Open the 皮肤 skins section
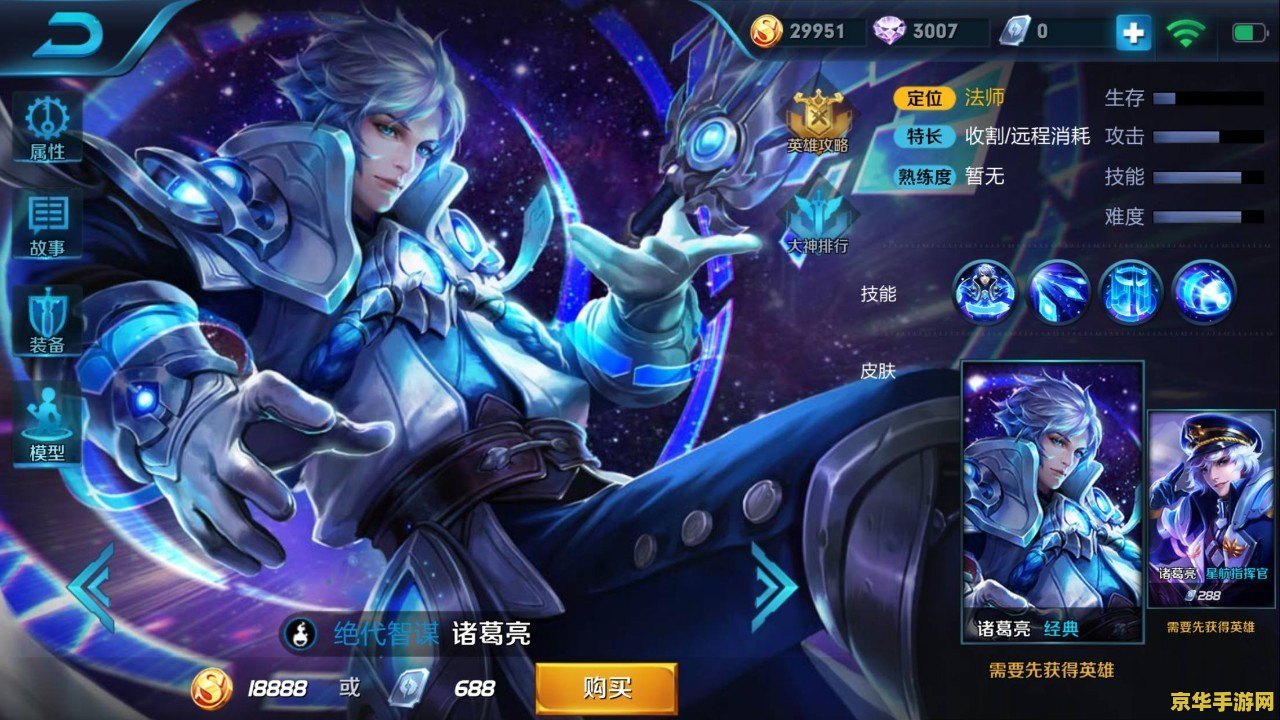The image size is (1280, 720). (879, 369)
